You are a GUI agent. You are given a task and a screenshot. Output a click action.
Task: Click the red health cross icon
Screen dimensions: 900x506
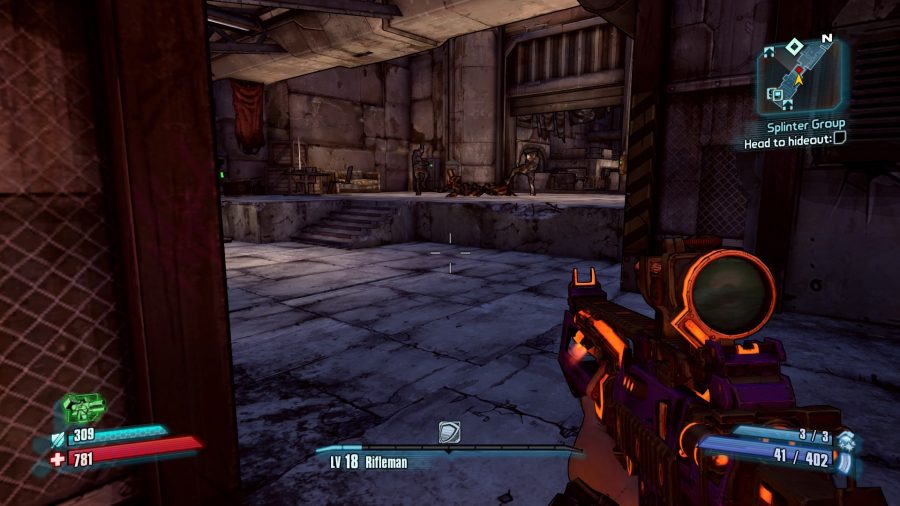(56, 460)
